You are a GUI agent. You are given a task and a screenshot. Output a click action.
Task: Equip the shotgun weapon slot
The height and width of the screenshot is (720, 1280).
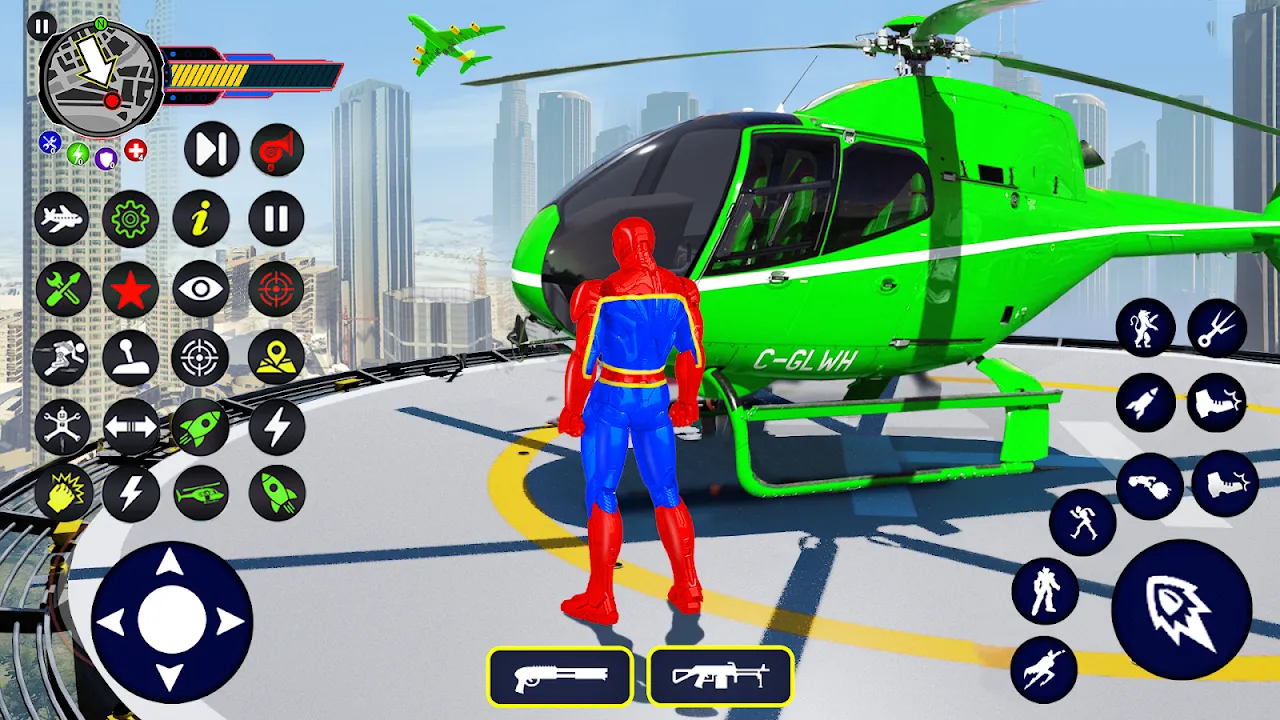coord(560,677)
